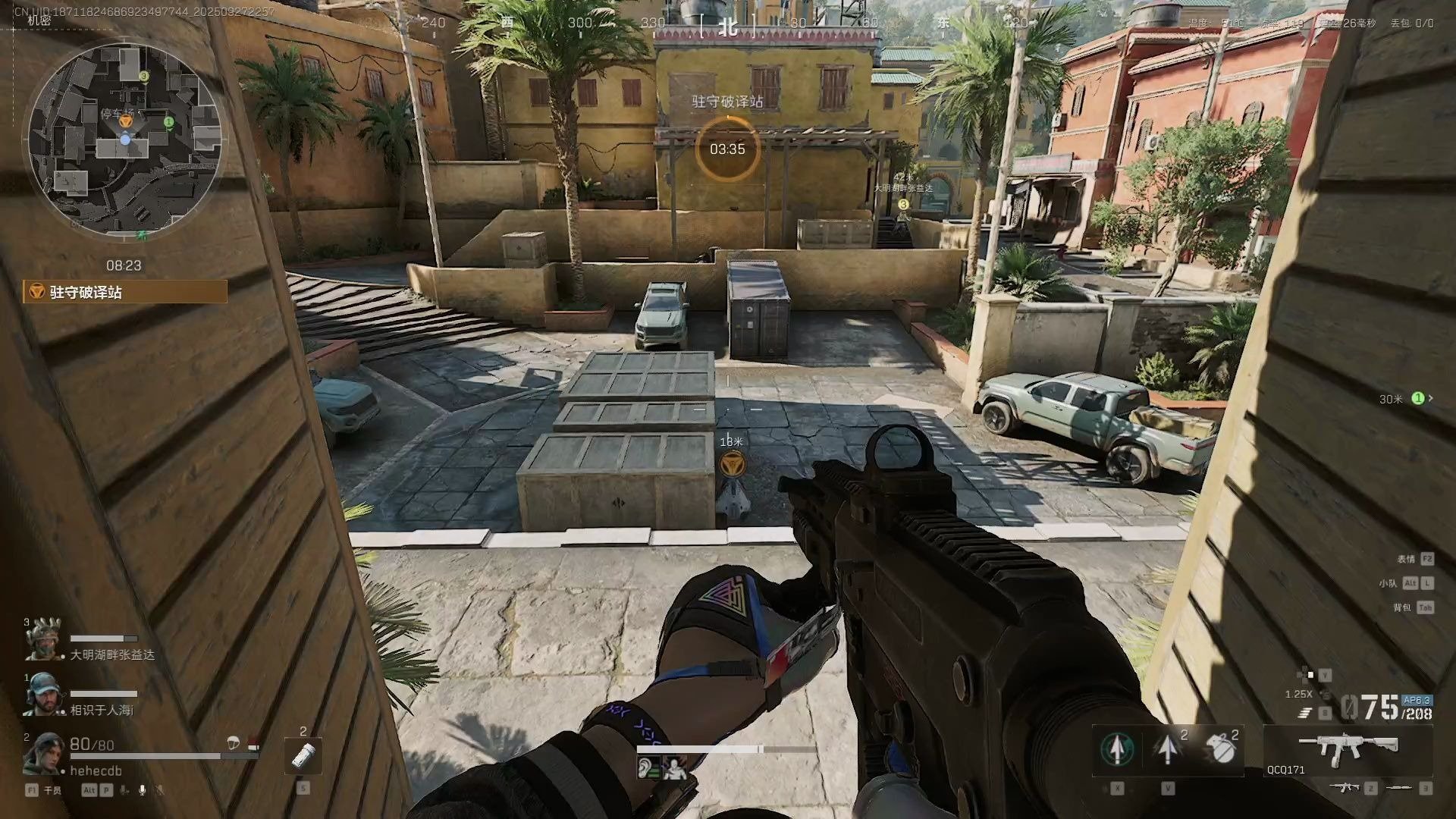Click the muted microphone icon
This screenshot has width=1456, height=819.
pos(160,790)
